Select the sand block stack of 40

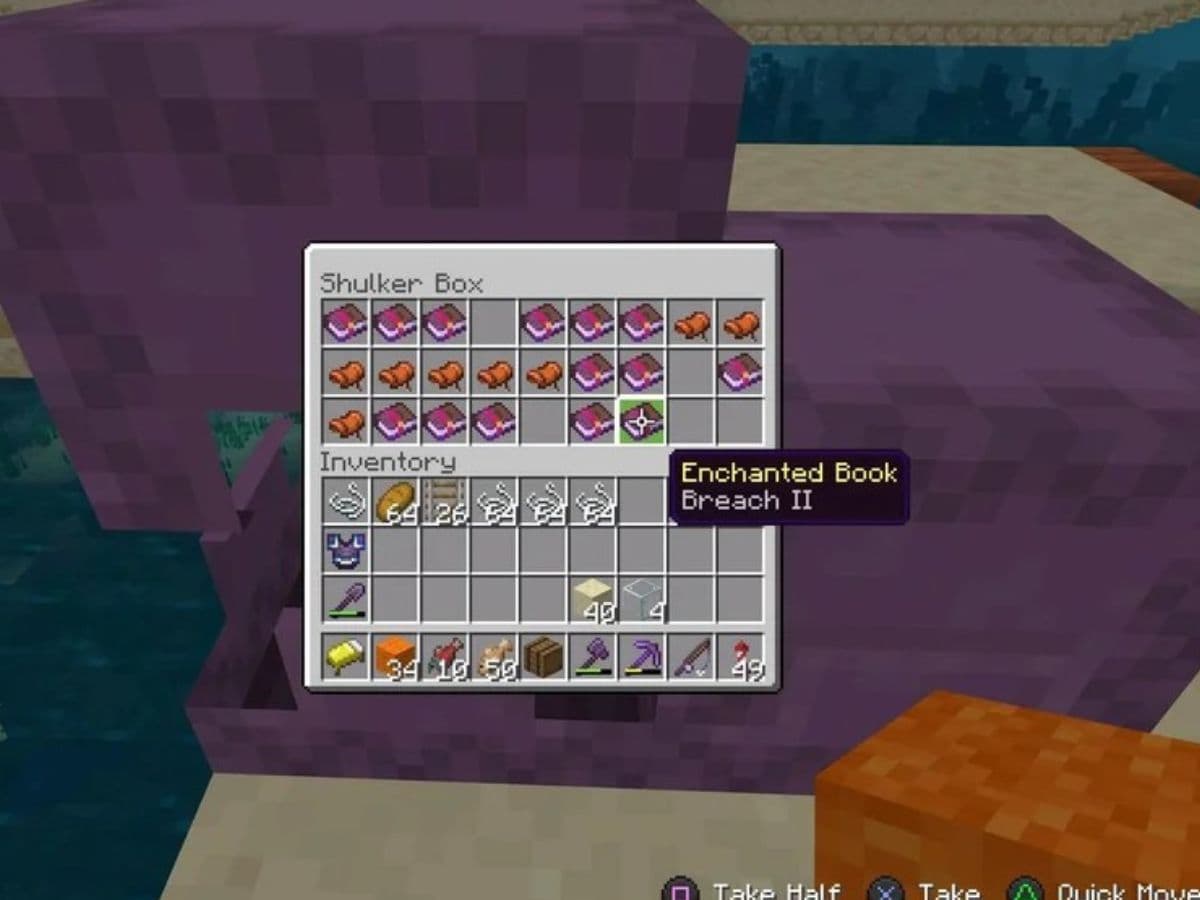pyautogui.click(x=593, y=599)
